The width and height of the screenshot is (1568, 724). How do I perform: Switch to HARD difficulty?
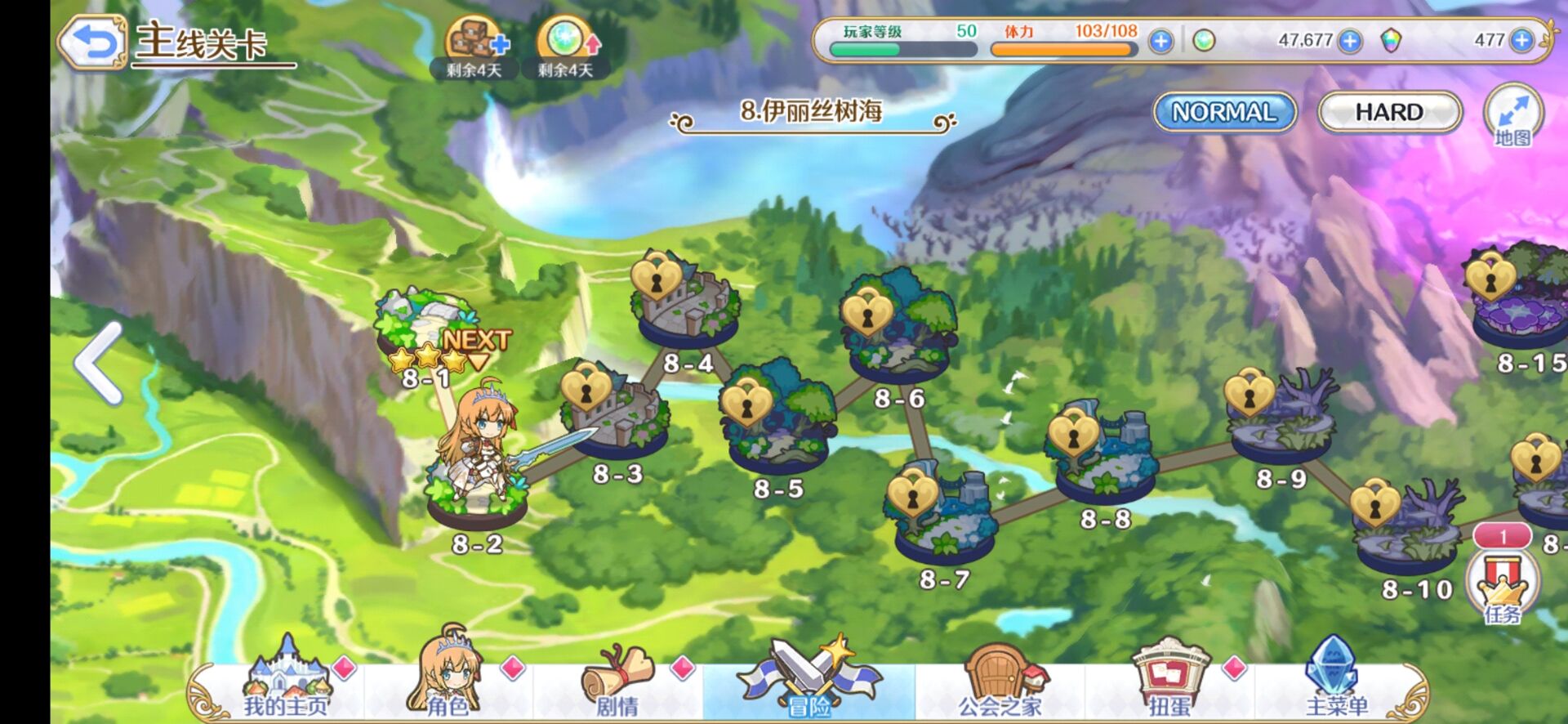(1389, 112)
